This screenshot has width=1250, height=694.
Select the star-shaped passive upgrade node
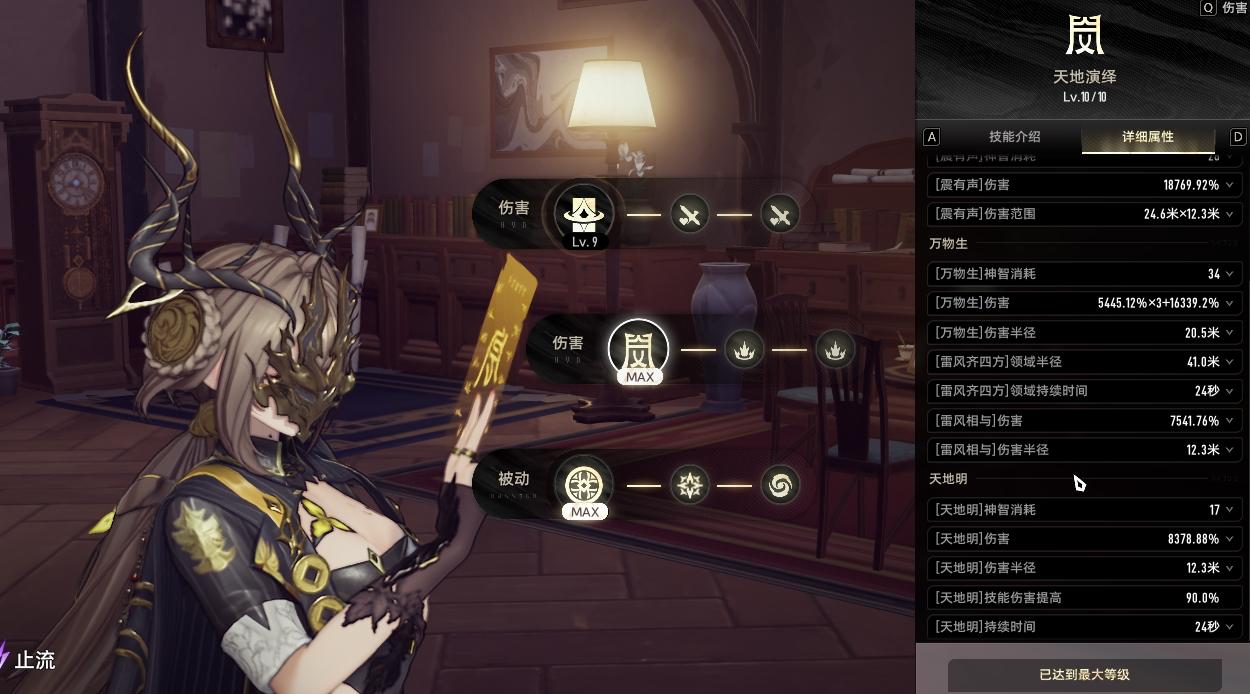[690, 485]
